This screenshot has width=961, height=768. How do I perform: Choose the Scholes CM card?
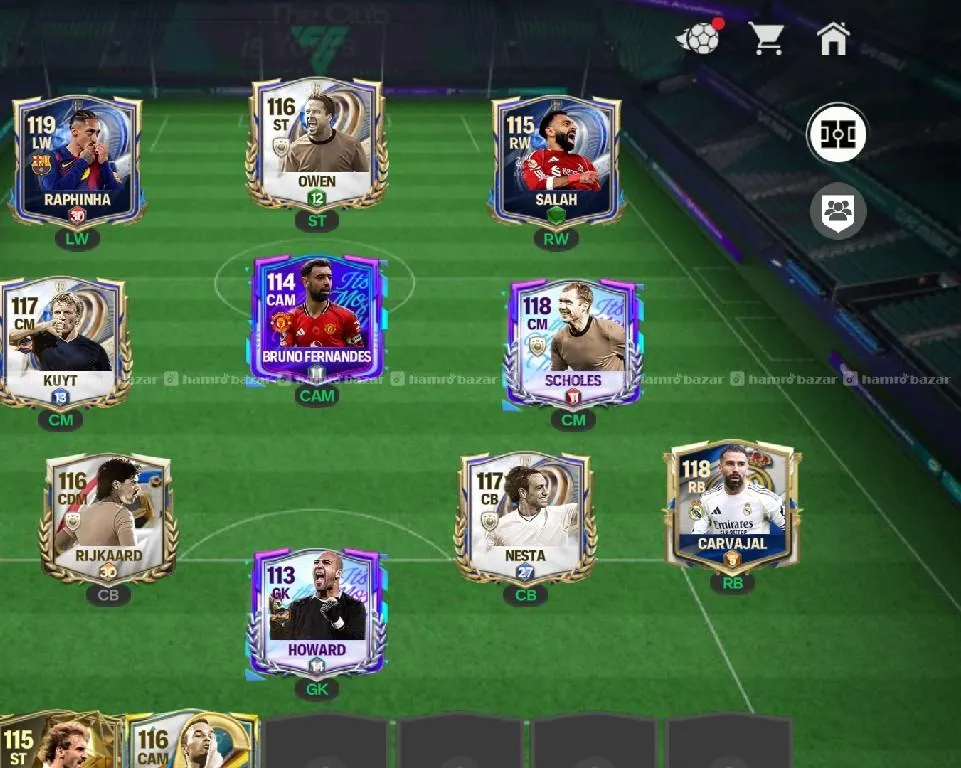(573, 342)
